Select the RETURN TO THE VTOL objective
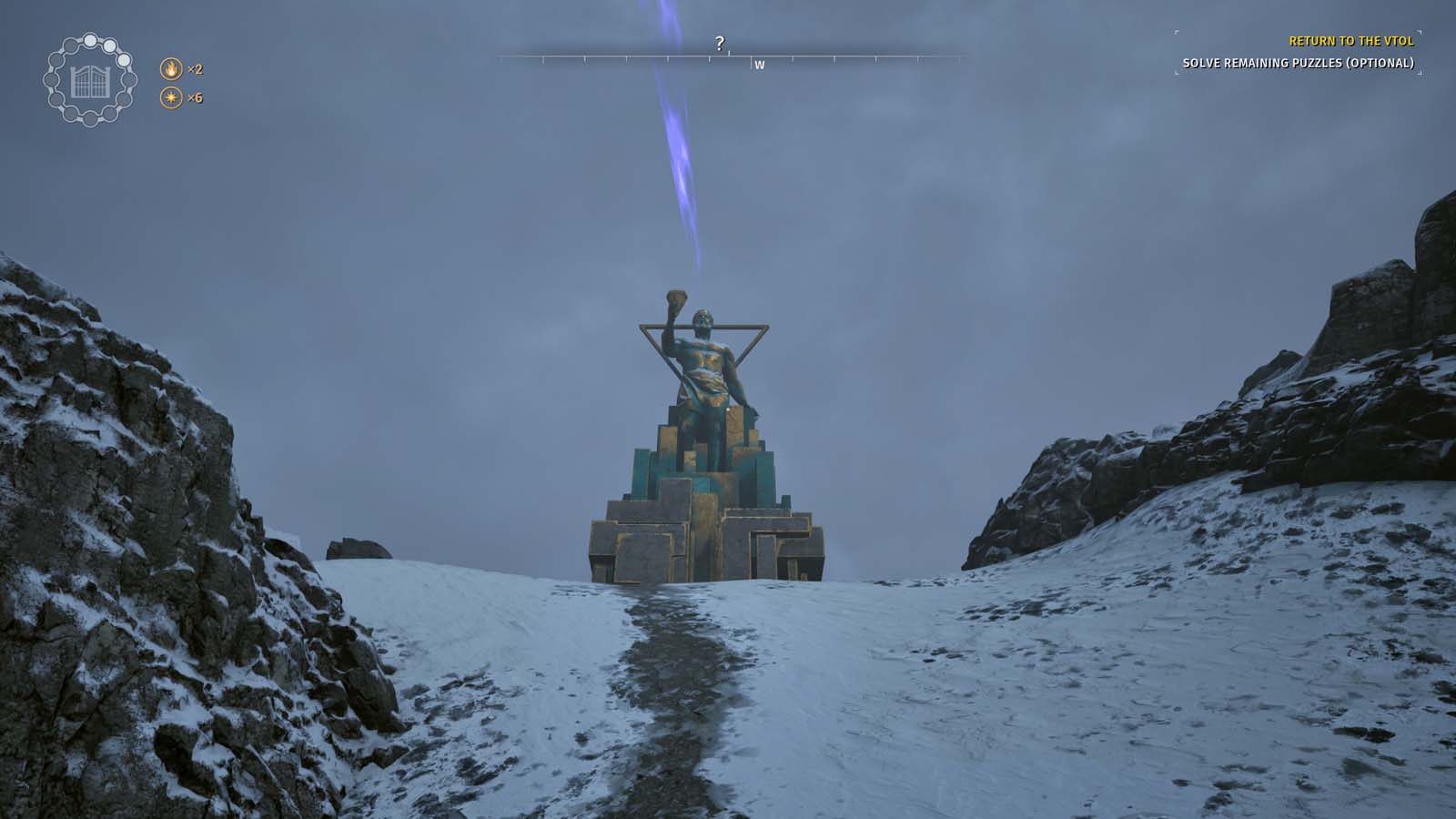The height and width of the screenshot is (819, 1456). click(1351, 41)
